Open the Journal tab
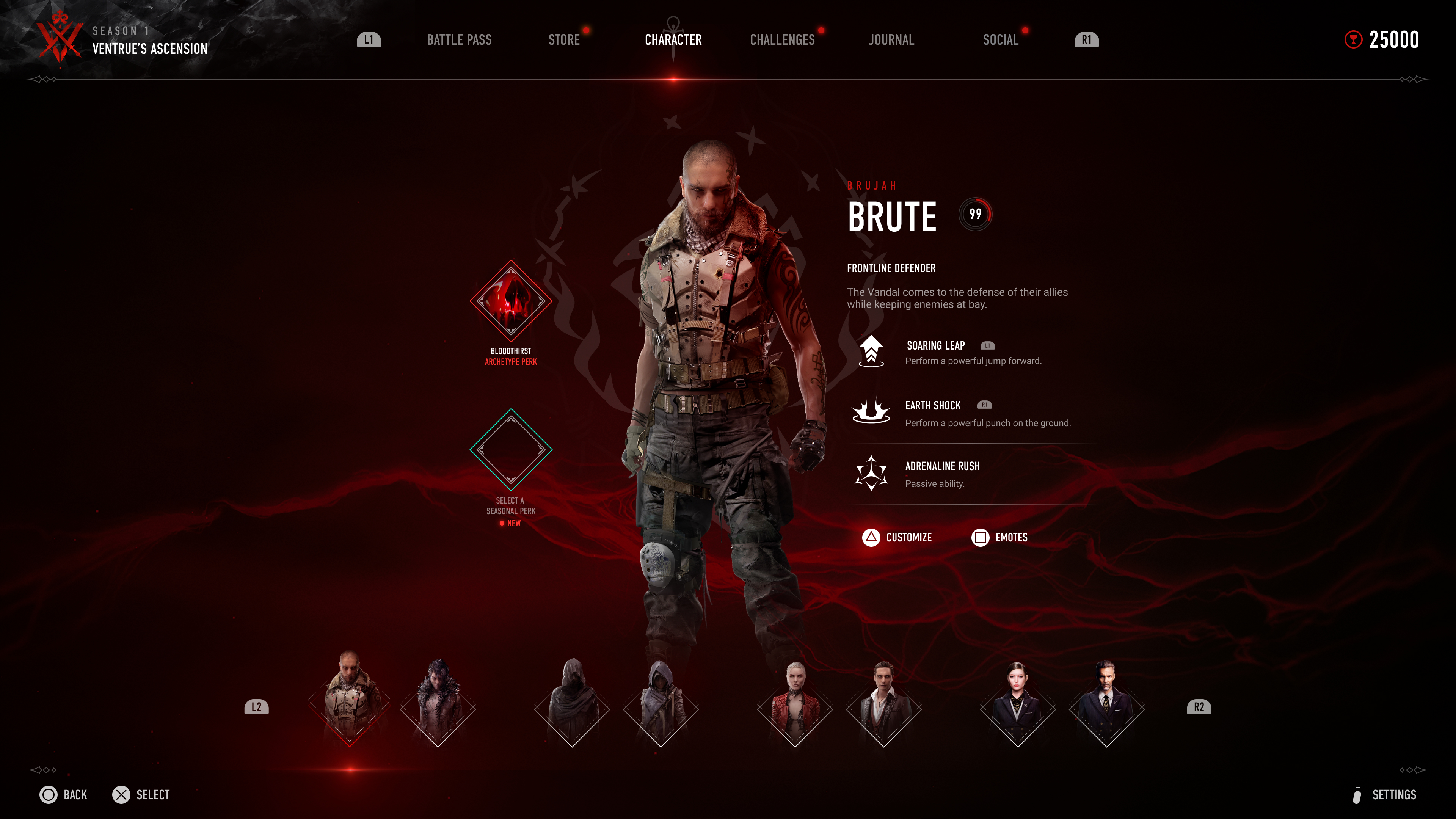This screenshot has height=819, width=1456. click(891, 39)
